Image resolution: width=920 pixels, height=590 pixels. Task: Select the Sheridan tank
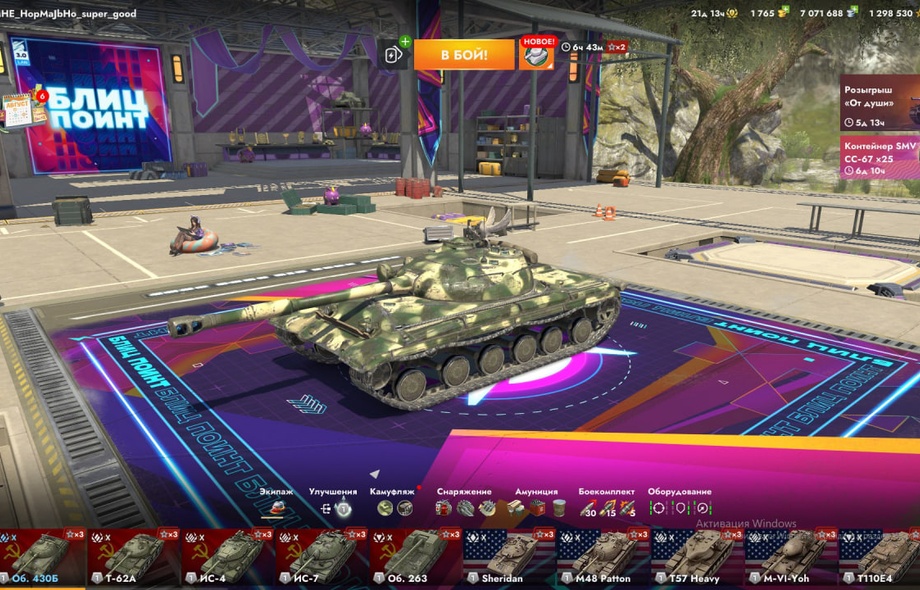510,558
